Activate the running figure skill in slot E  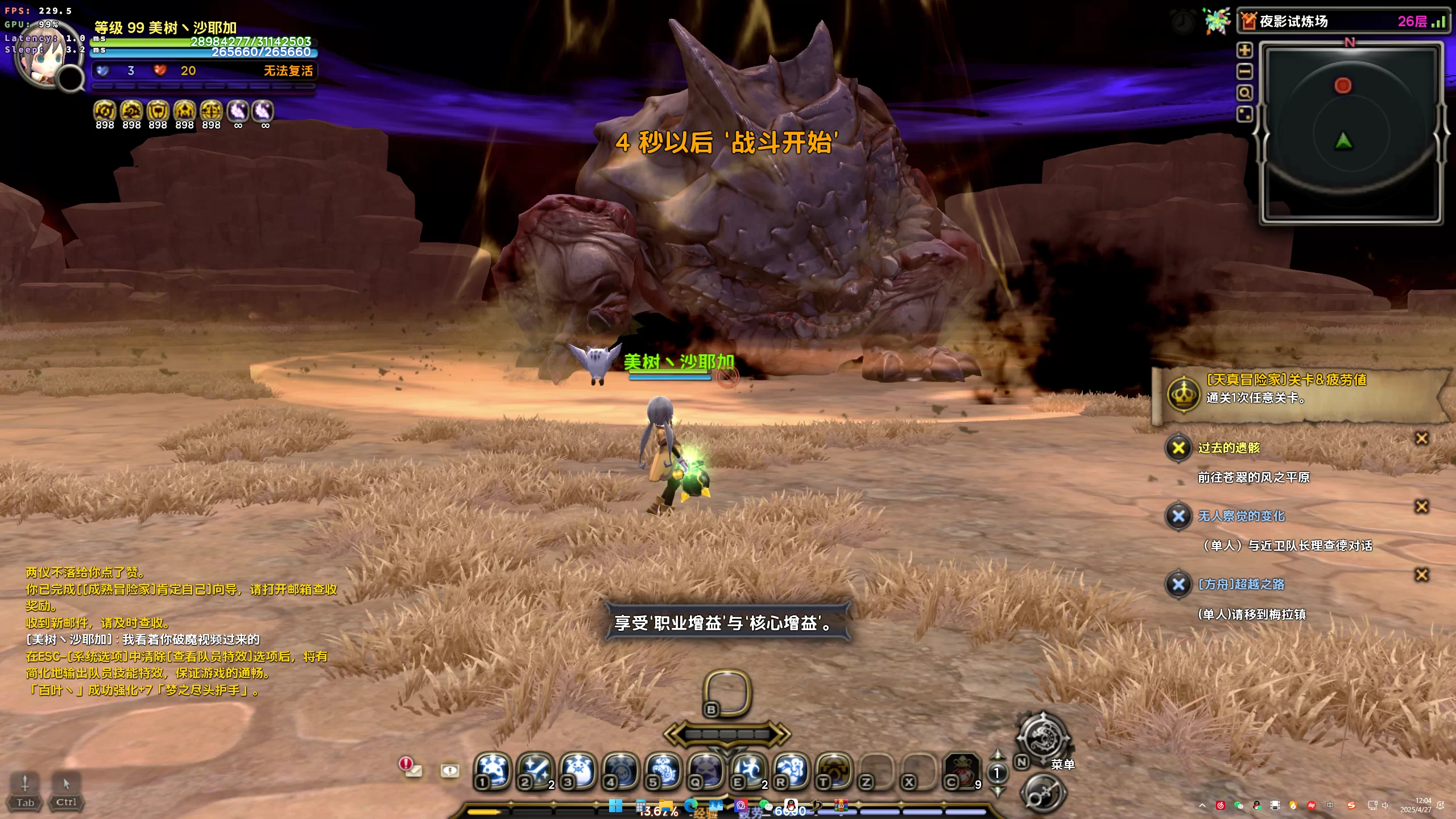coord(748,771)
